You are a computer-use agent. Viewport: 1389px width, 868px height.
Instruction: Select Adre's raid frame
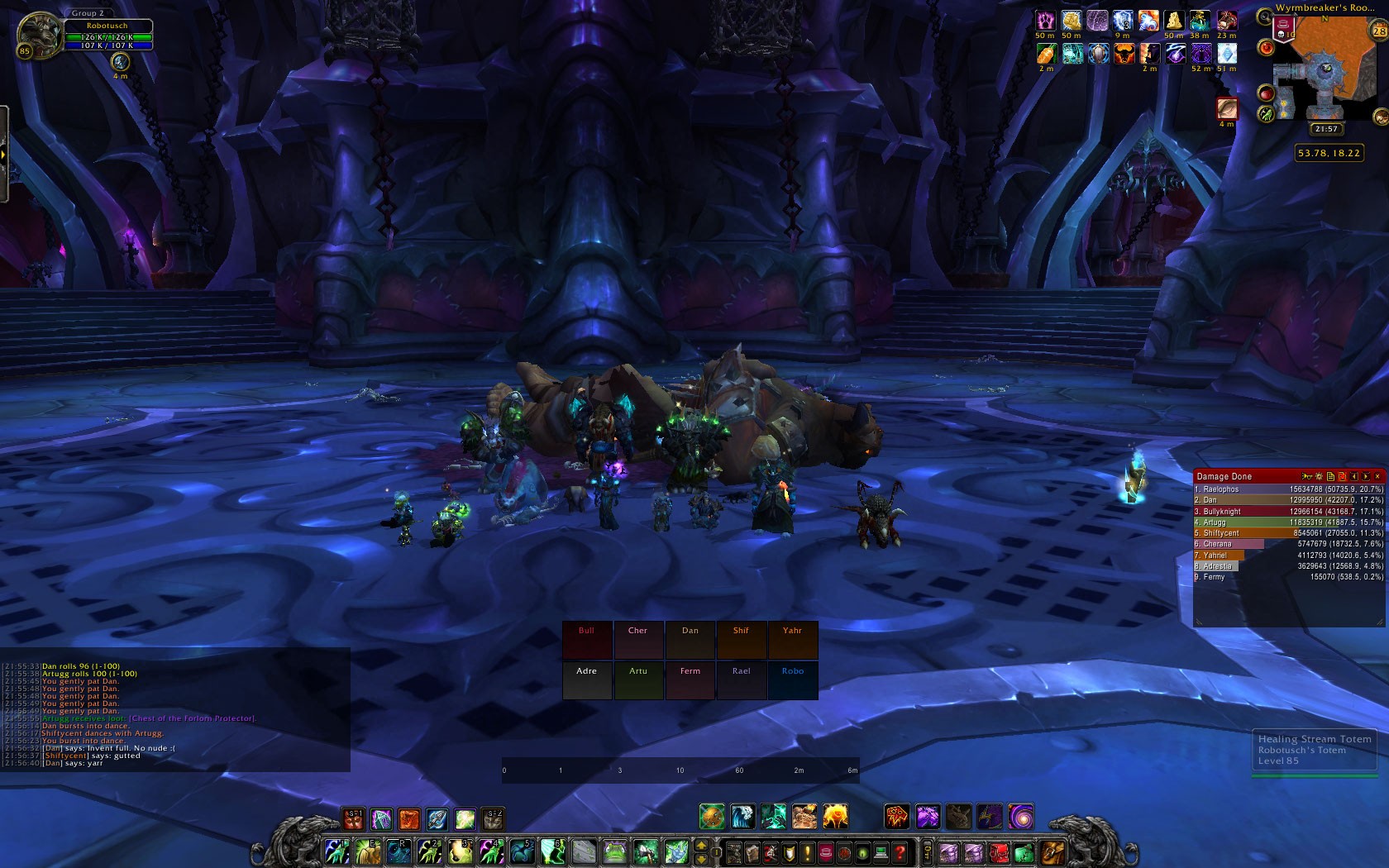point(587,680)
